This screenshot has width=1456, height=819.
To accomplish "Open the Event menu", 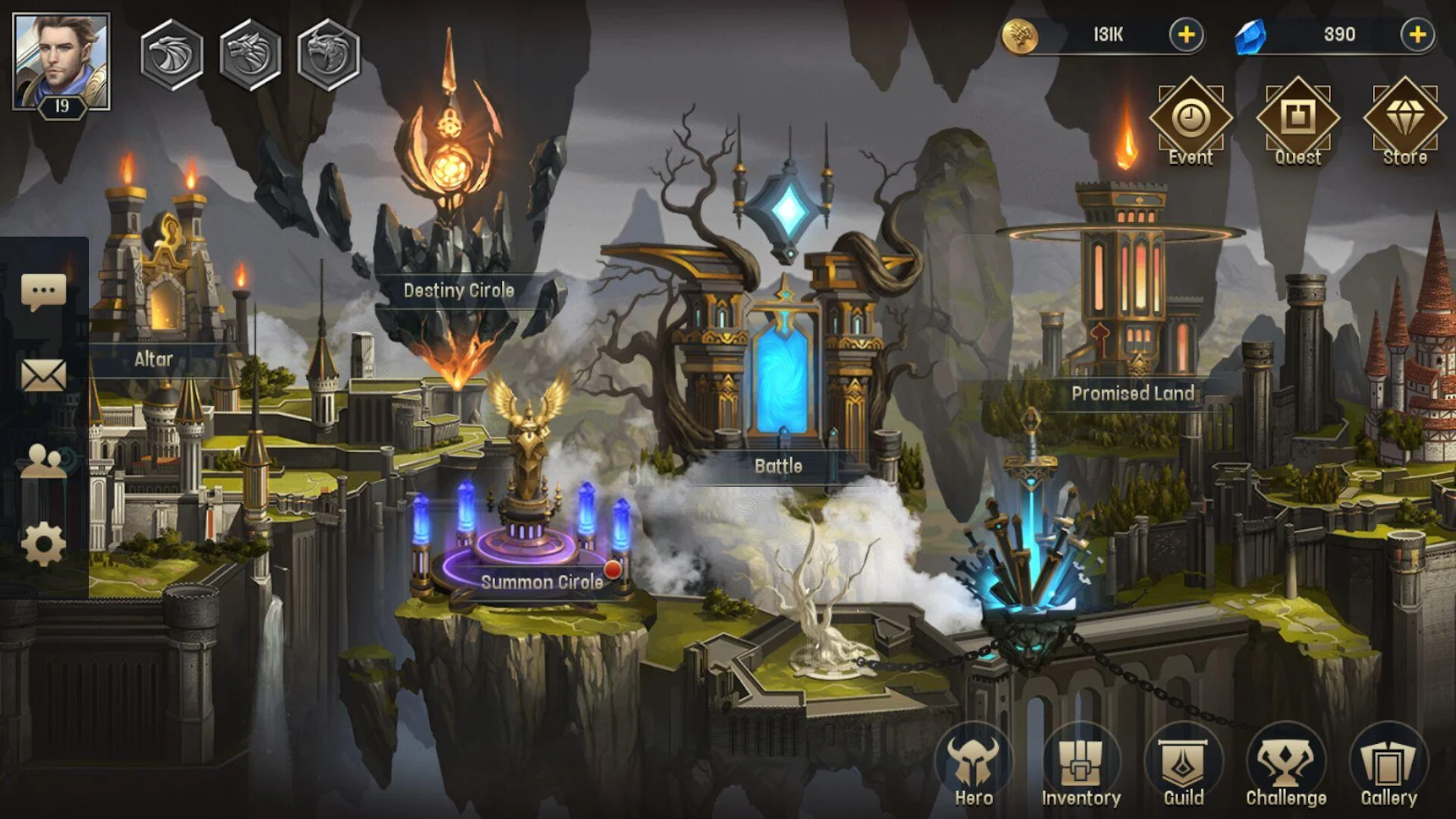I will [x=1190, y=121].
